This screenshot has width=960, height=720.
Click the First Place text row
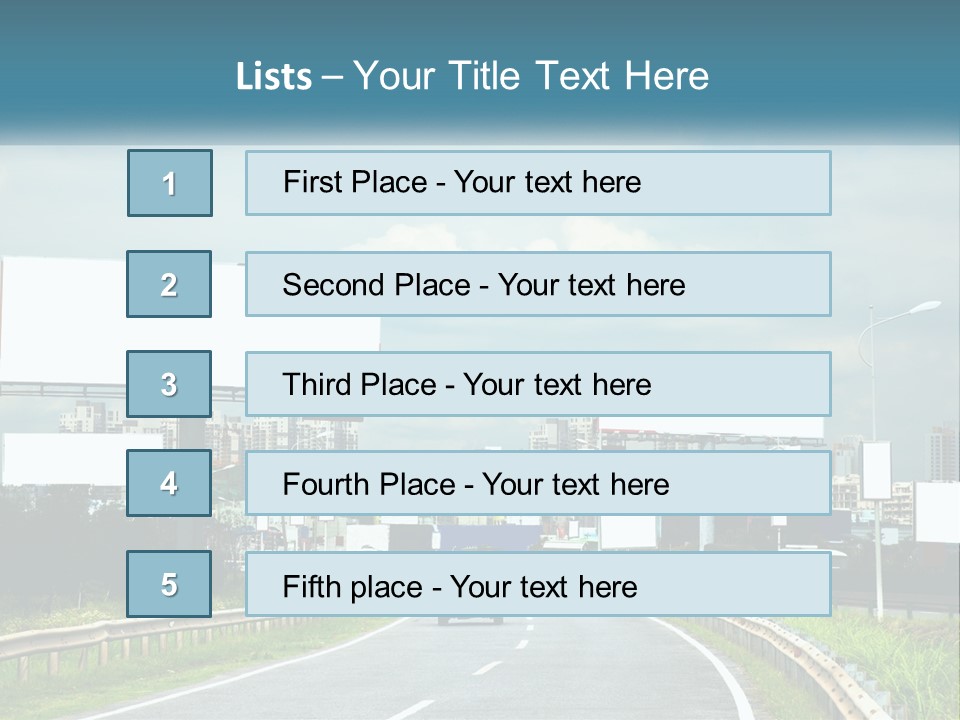click(x=538, y=183)
